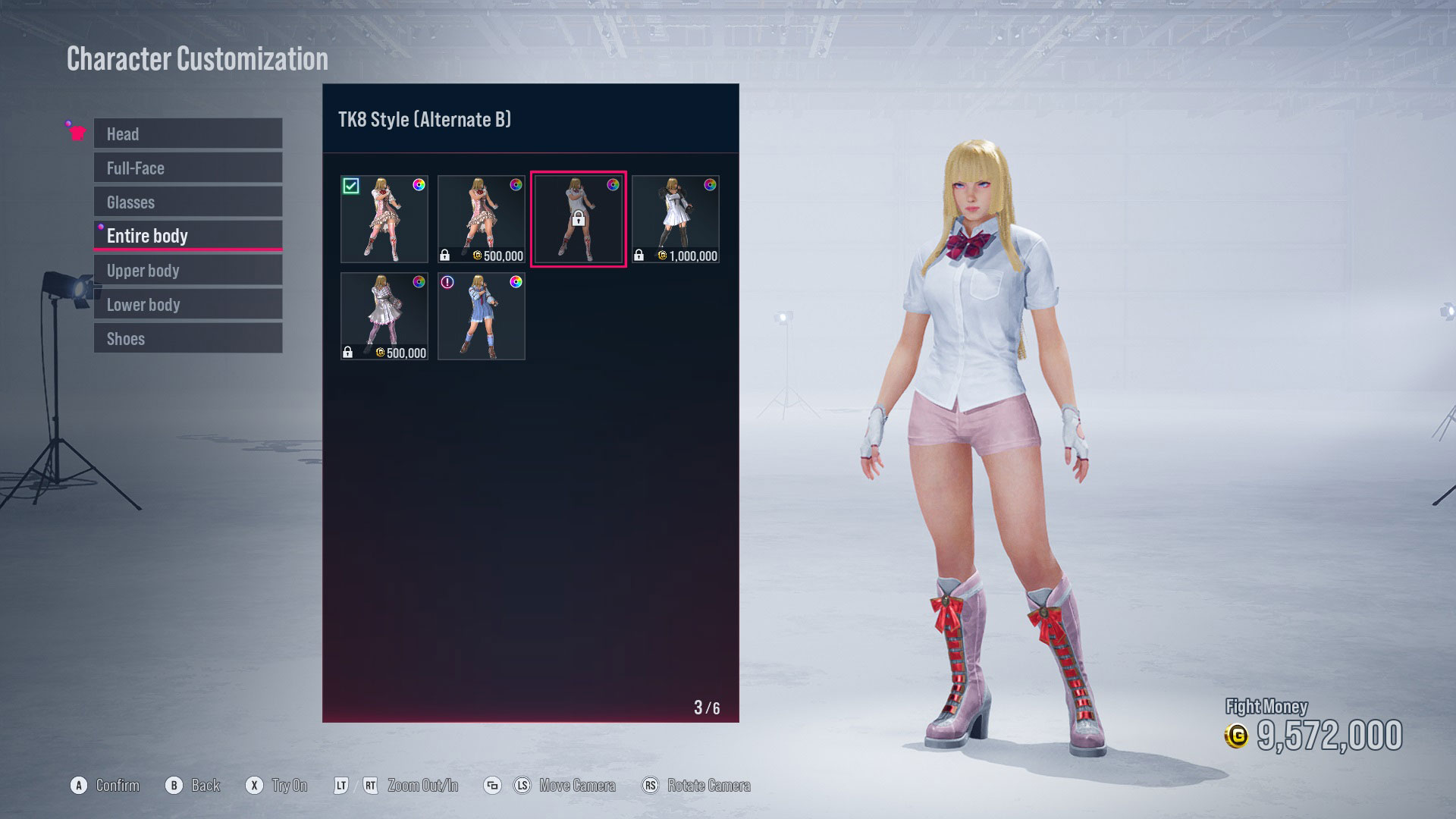Open the Shoes category
The height and width of the screenshot is (819, 1456).
[x=187, y=338]
